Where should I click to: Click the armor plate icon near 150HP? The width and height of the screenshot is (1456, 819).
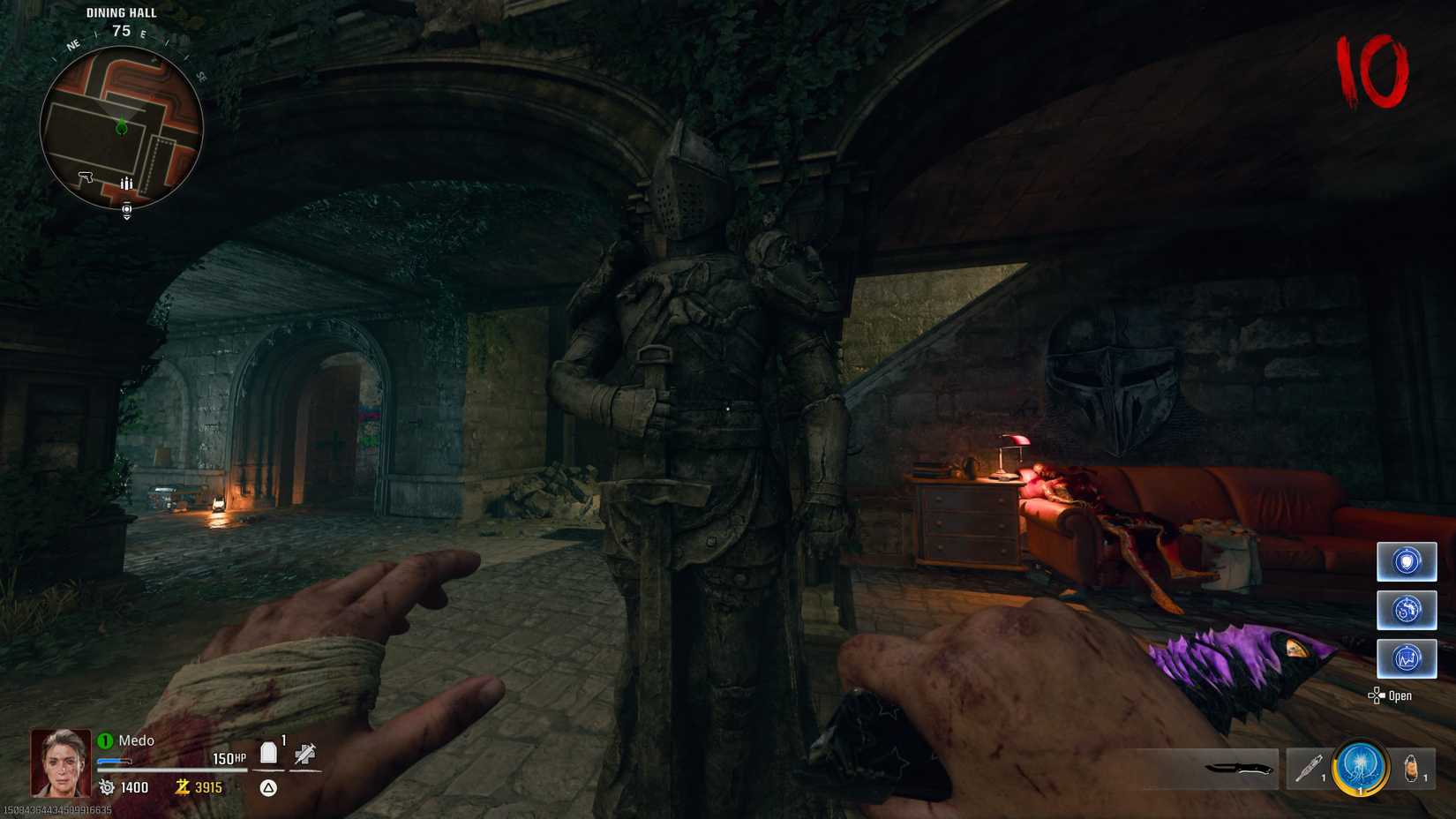pyautogui.click(x=269, y=753)
